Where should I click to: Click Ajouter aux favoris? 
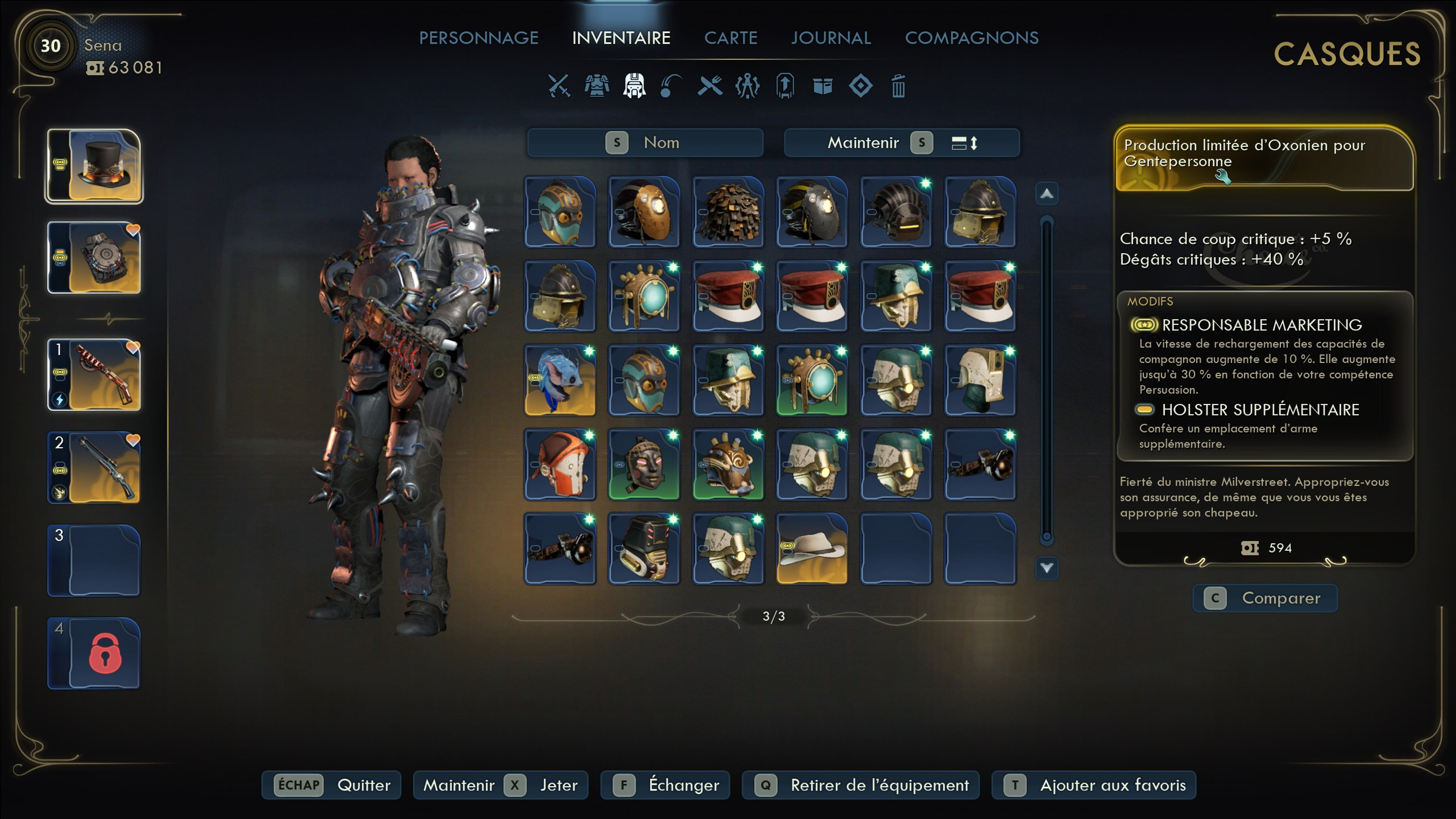click(x=1094, y=785)
